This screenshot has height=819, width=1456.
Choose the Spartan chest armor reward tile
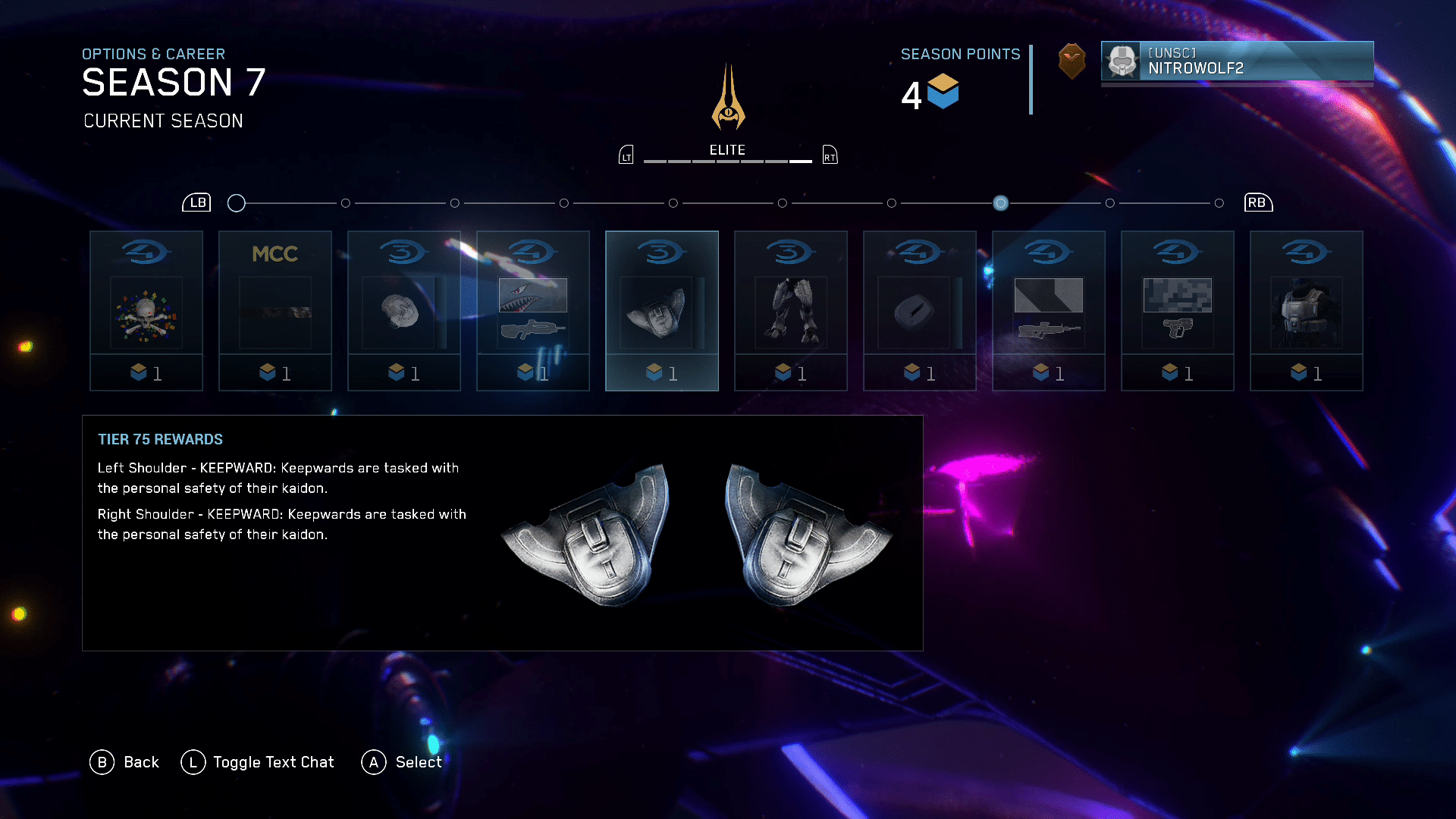[x=1307, y=311]
